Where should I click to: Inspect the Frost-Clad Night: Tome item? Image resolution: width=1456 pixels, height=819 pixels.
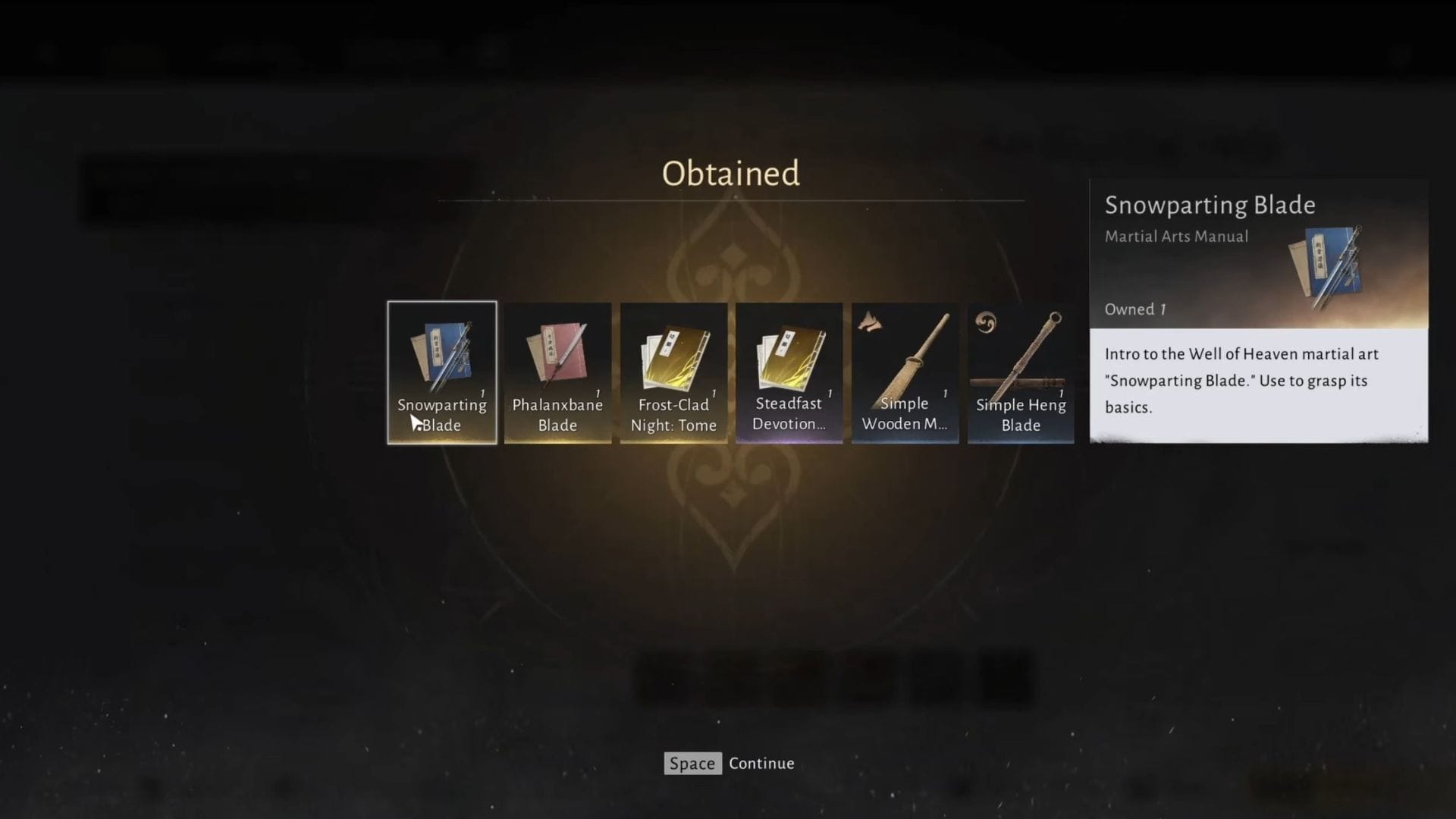[x=673, y=372]
